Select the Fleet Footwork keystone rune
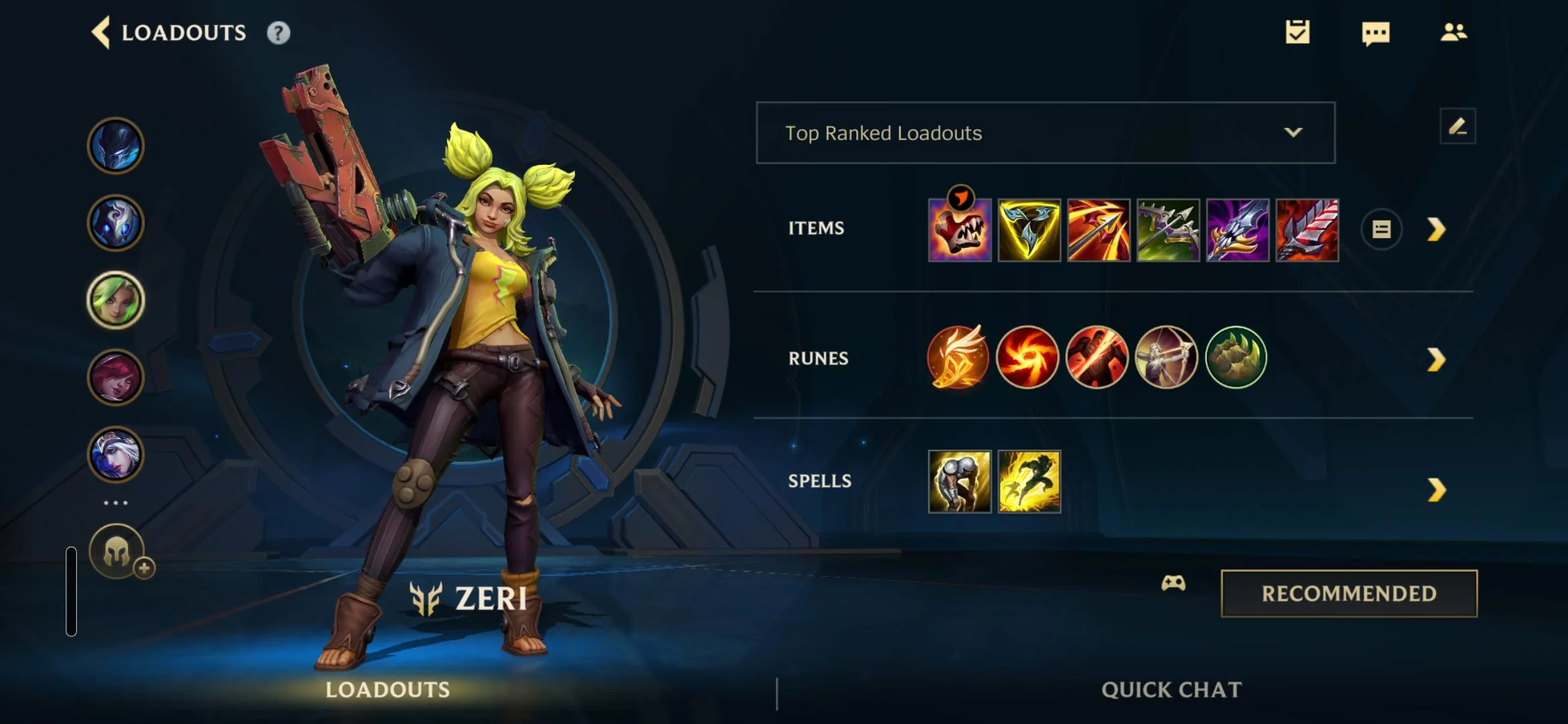The height and width of the screenshot is (724, 1568). [958, 358]
